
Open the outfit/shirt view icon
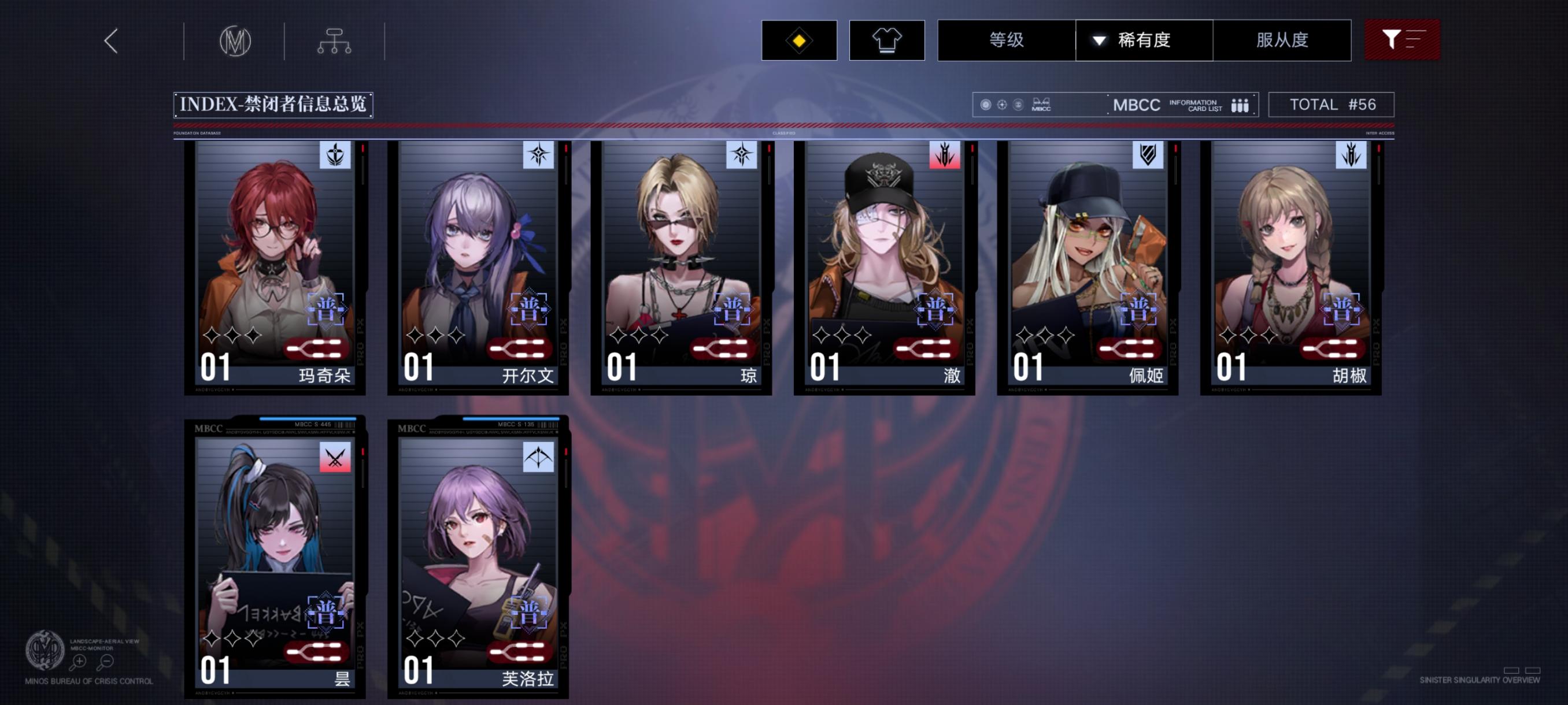coord(886,40)
